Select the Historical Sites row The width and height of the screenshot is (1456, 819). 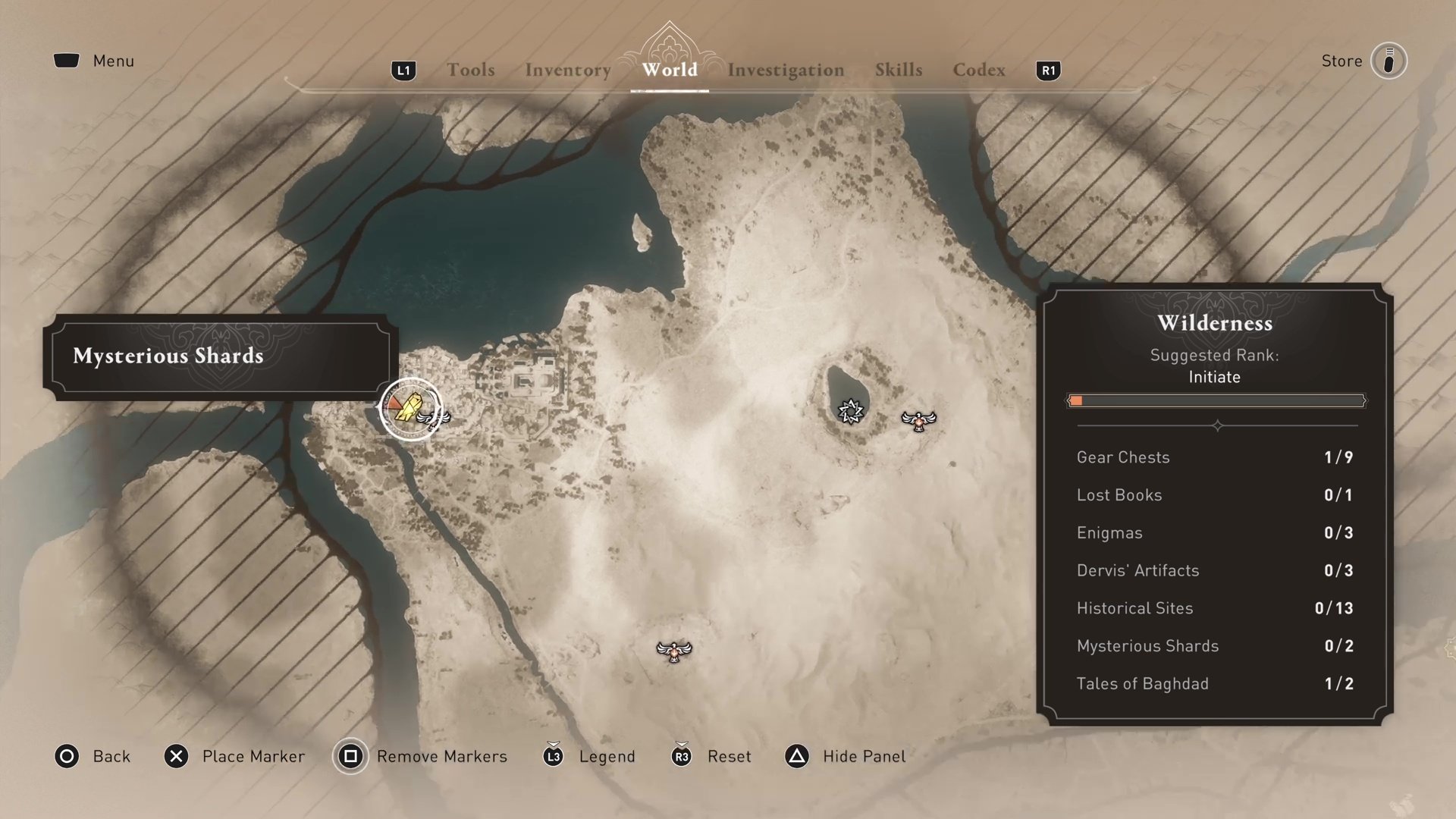click(x=1215, y=608)
